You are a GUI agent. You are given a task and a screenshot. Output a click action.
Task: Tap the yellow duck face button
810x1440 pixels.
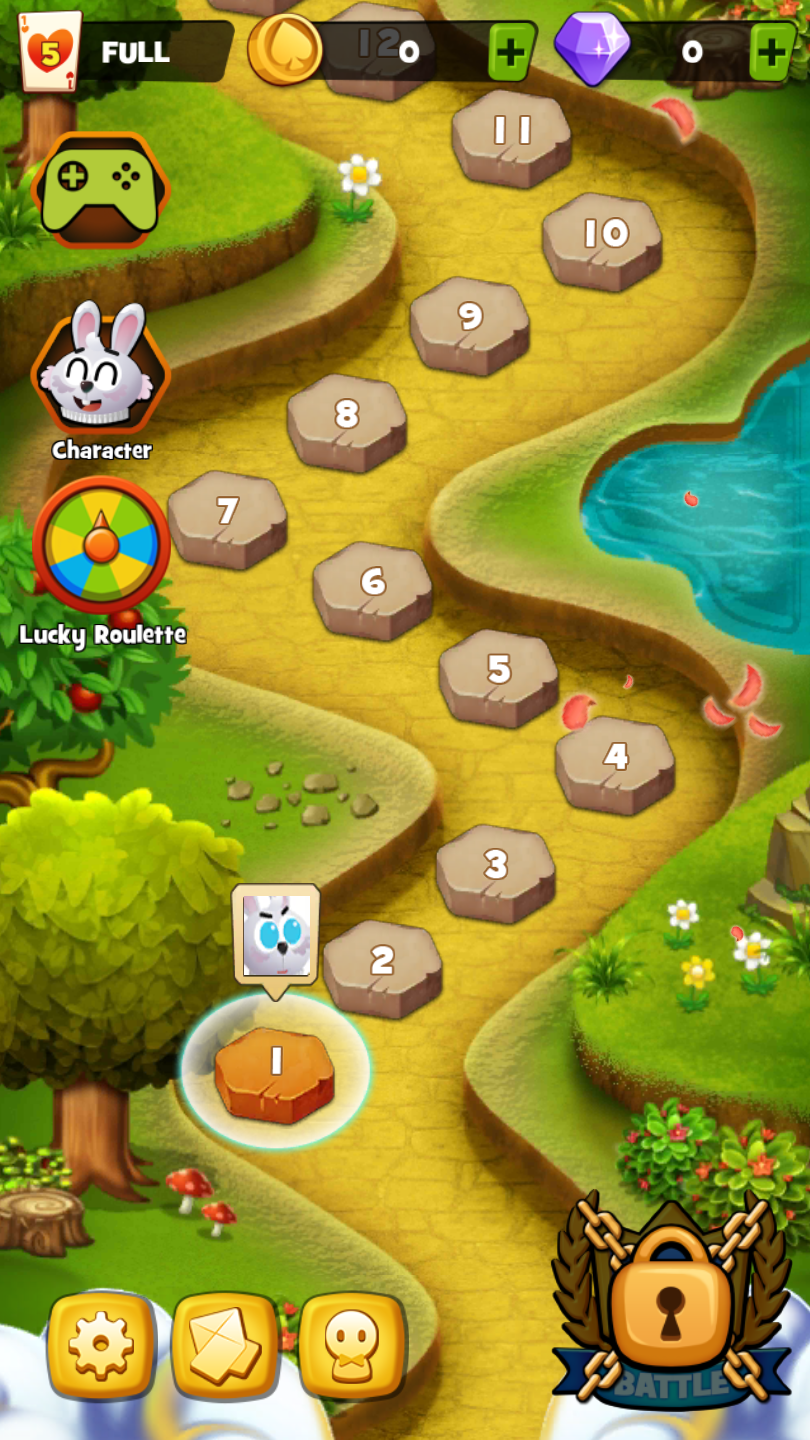pos(352,1345)
